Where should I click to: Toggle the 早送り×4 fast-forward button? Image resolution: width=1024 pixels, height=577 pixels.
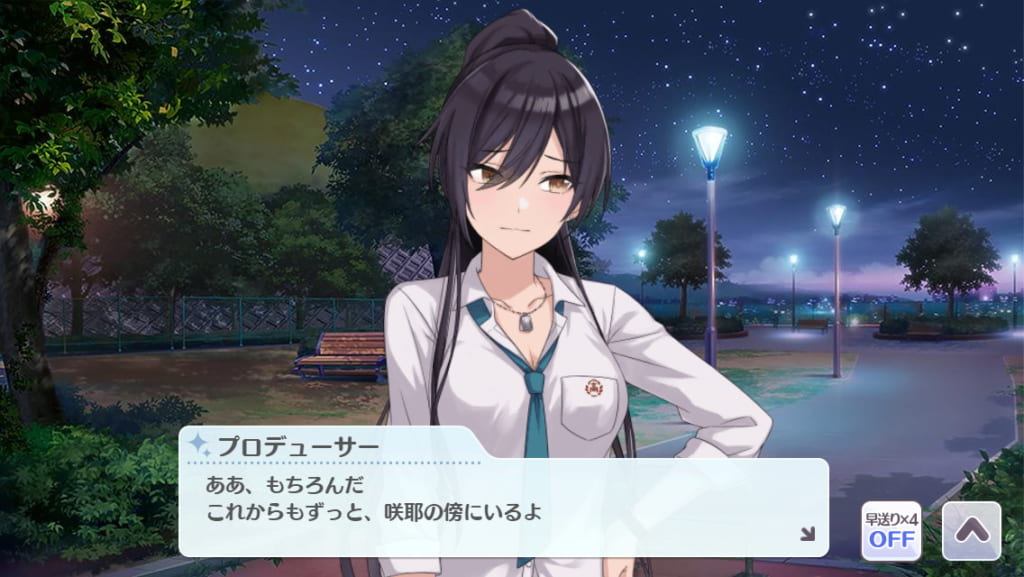[x=891, y=530]
